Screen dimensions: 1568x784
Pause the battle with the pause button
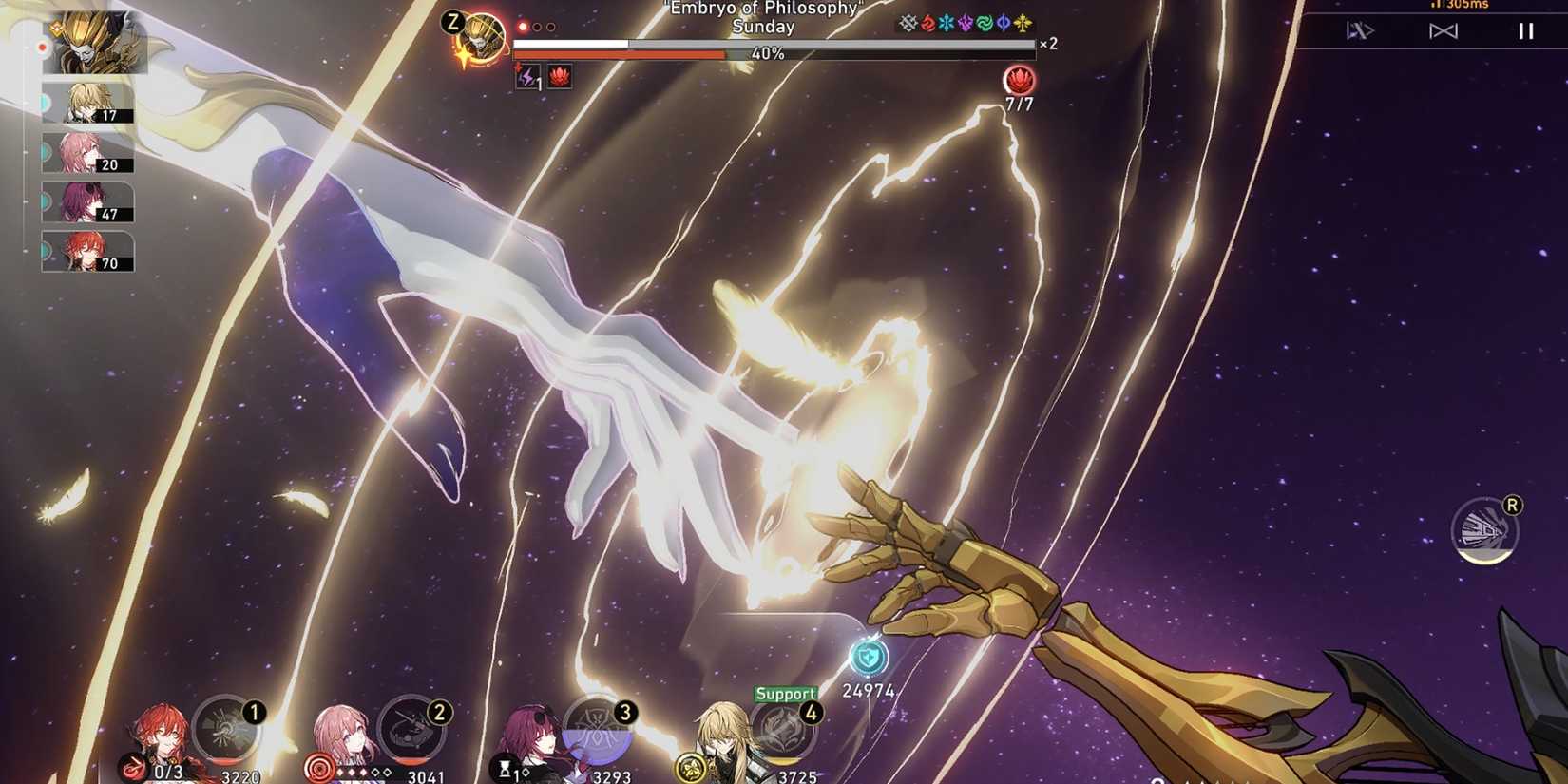(1524, 29)
